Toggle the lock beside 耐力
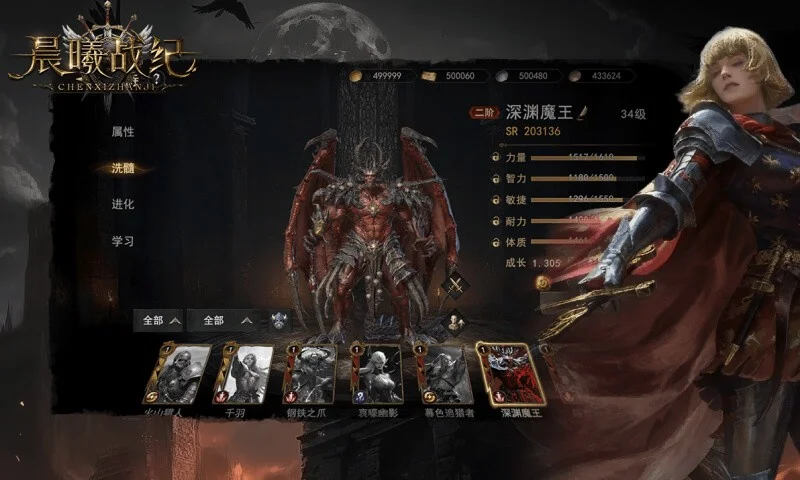Screen dimensions: 800x480 tap(496, 221)
